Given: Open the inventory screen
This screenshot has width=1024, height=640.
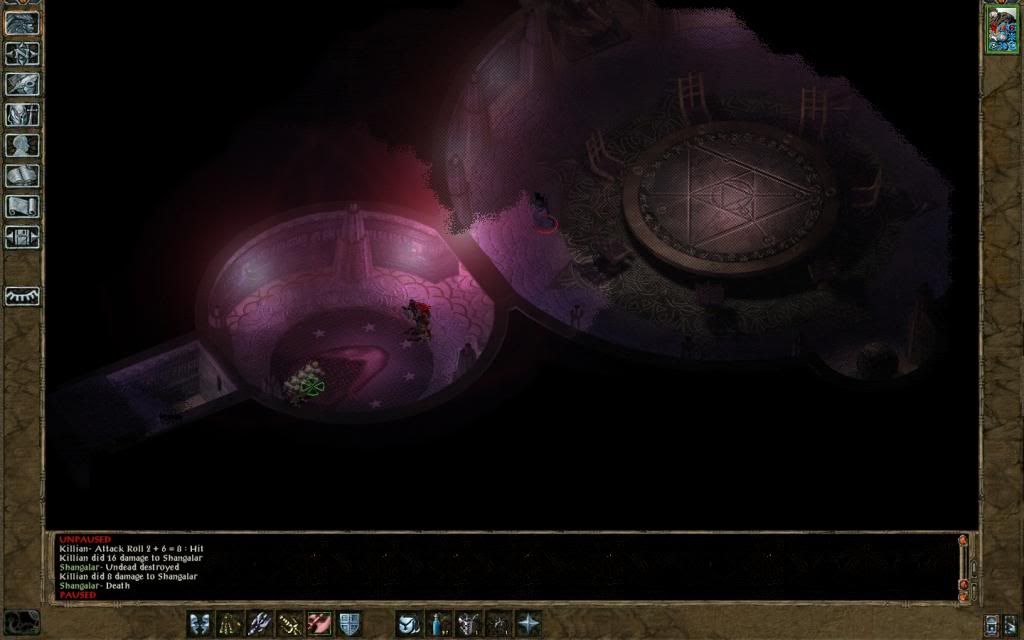Looking at the screenshot, I should point(22,115).
